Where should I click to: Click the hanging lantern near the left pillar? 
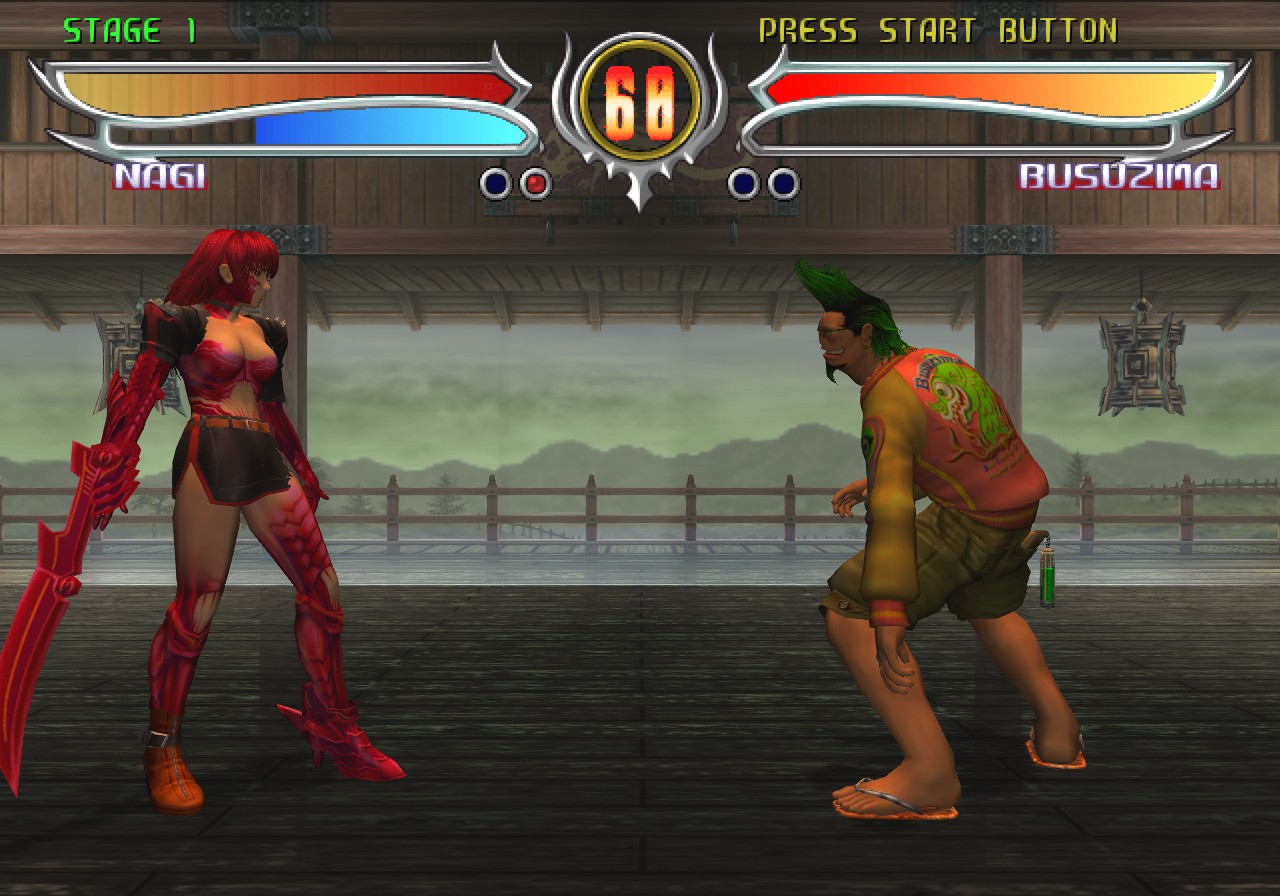tap(127, 355)
